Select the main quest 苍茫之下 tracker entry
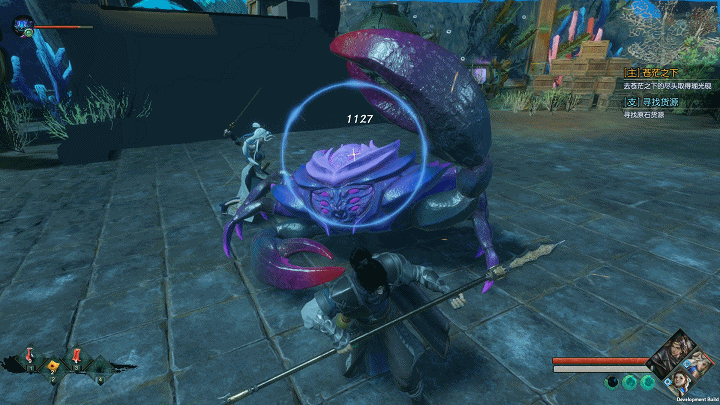The height and width of the screenshot is (405, 720). (x=656, y=73)
